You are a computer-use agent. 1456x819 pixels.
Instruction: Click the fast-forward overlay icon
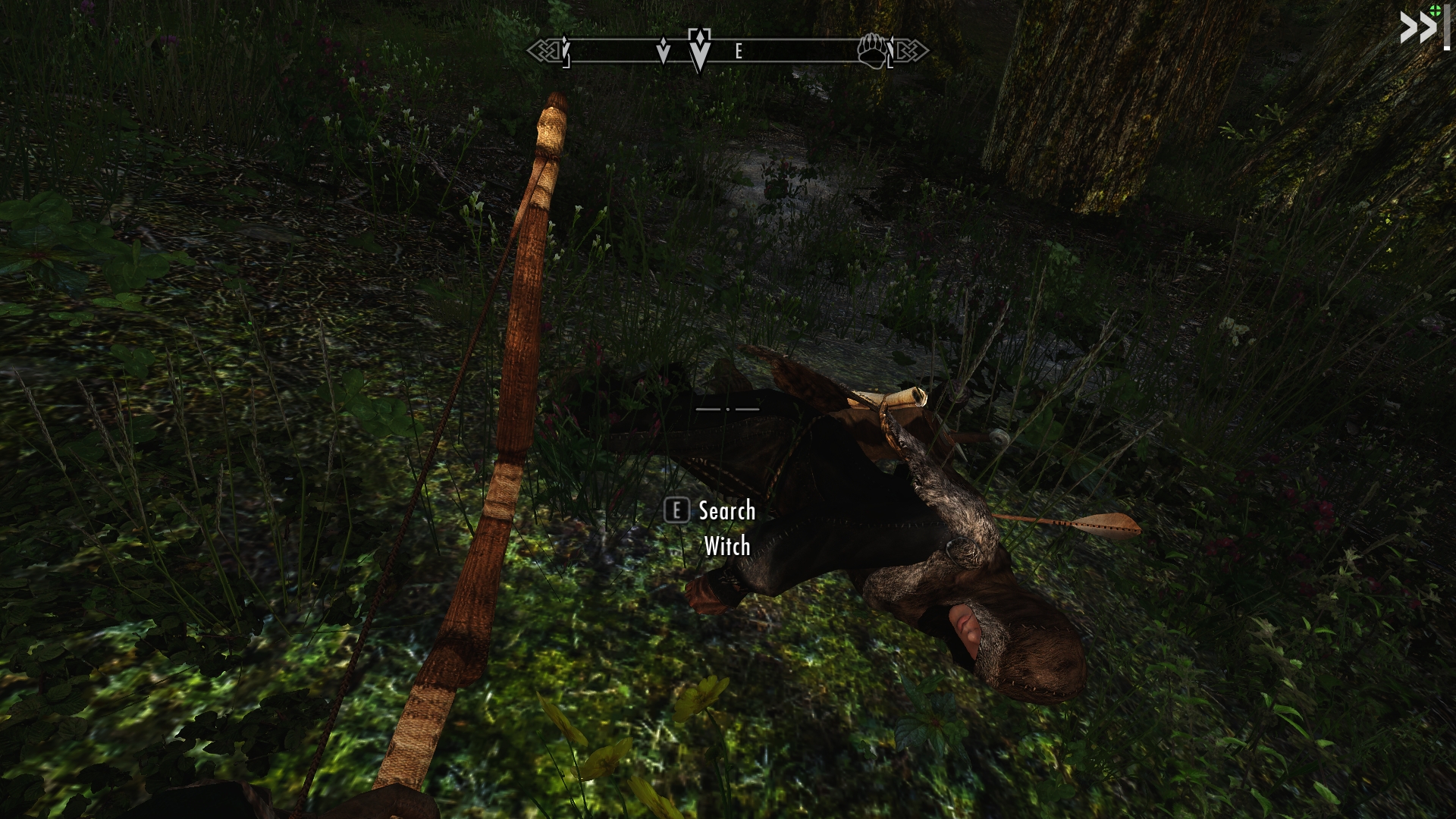coord(1417,29)
